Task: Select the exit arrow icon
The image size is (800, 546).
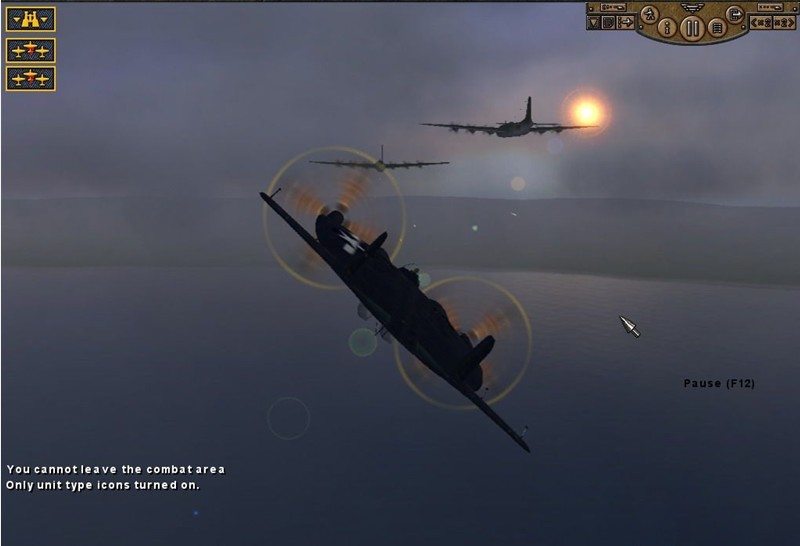Action: (x=734, y=13)
